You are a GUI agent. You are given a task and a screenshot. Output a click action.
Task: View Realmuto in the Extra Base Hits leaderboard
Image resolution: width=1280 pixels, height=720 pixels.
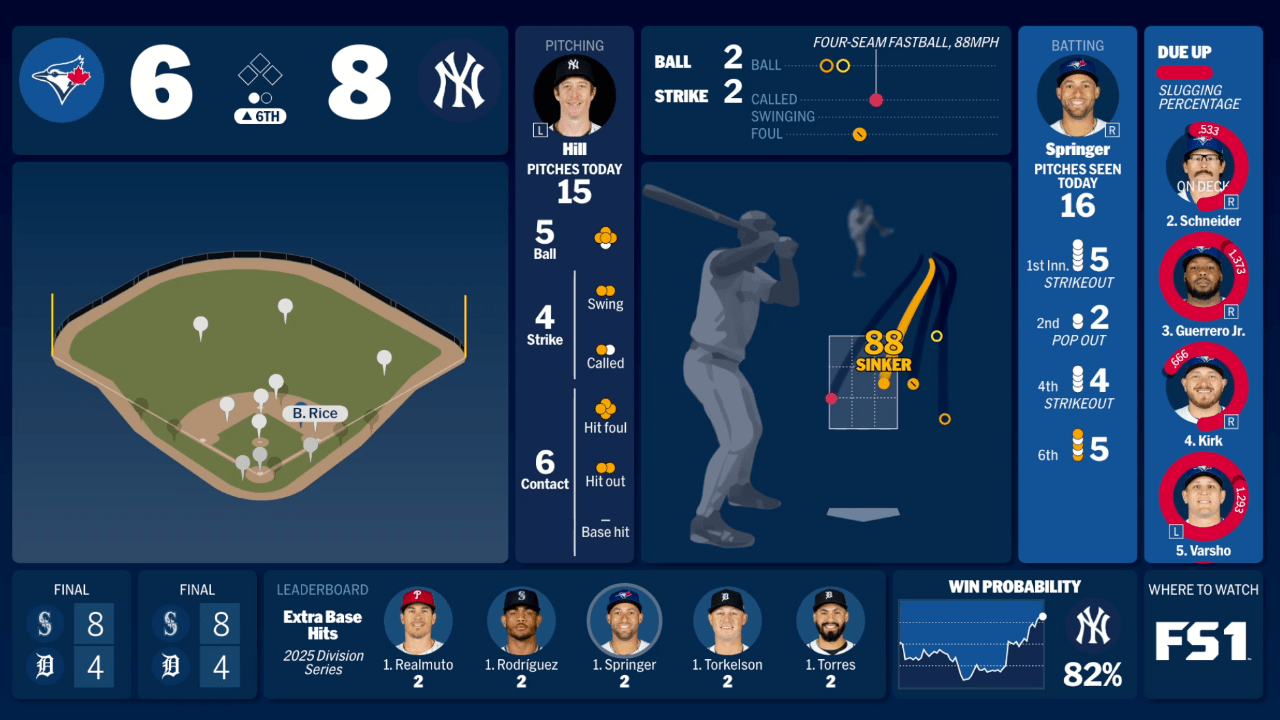click(418, 621)
